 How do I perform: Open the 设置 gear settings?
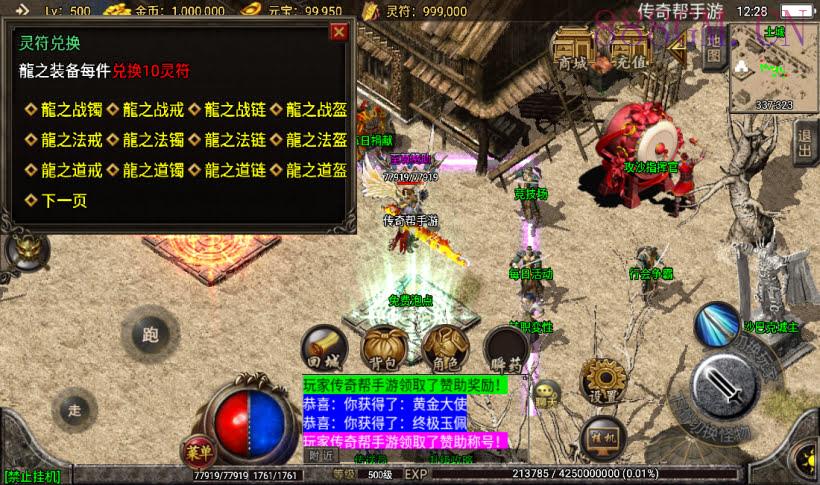coord(603,381)
